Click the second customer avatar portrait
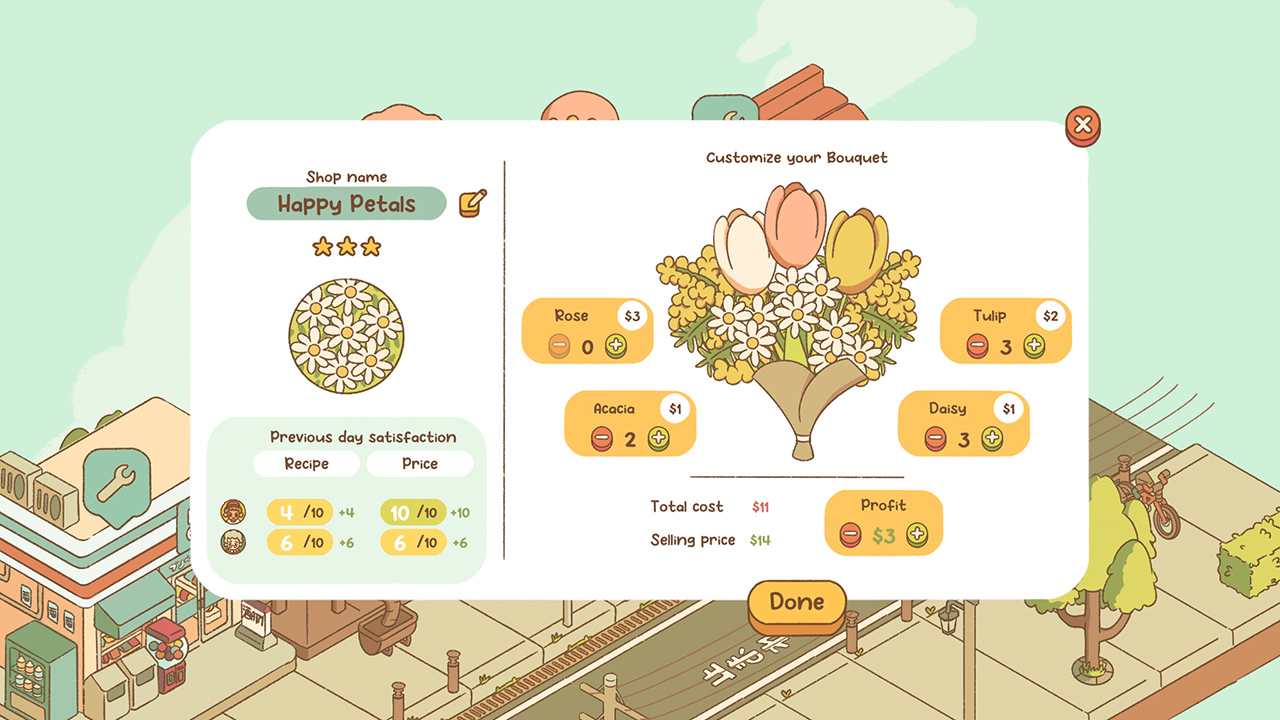The width and height of the screenshot is (1280, 720). pyautogui.click(x=233, y=544)
